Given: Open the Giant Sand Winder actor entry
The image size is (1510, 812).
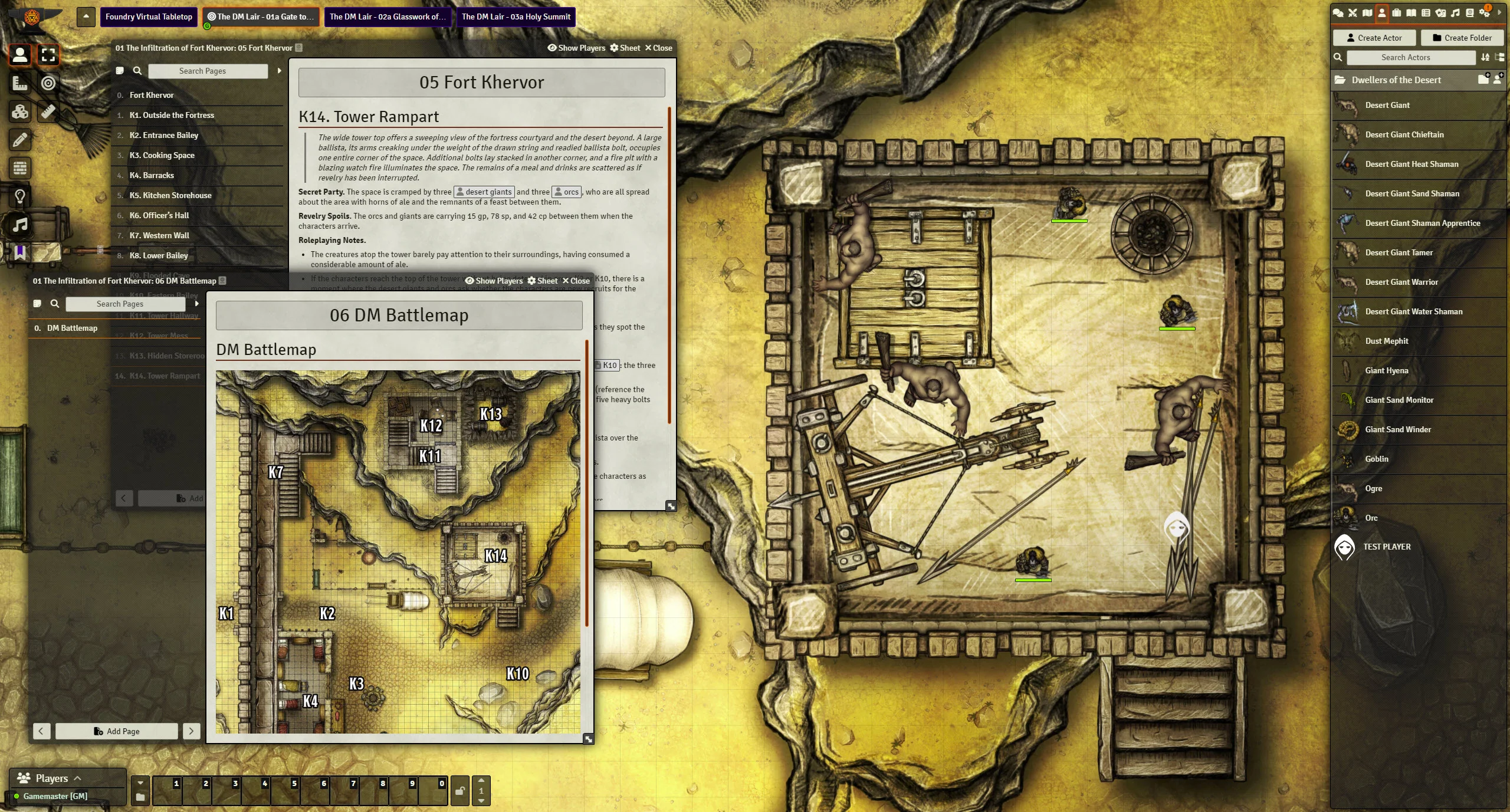Looking at the screenshot, I should point(1397,429).
